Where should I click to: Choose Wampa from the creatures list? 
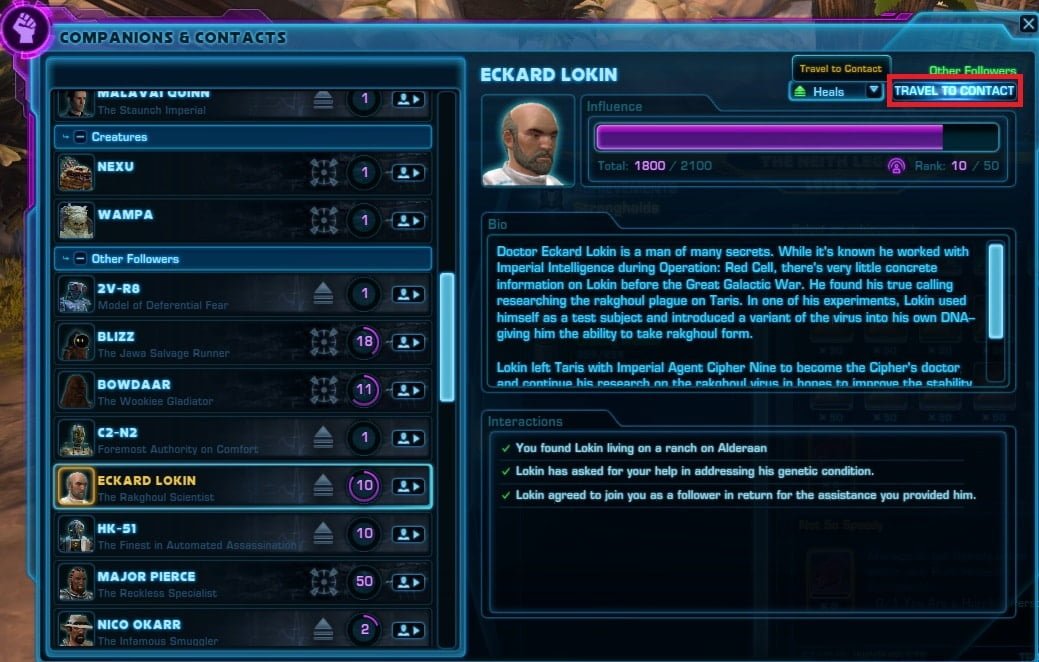(x=200, y=221)
